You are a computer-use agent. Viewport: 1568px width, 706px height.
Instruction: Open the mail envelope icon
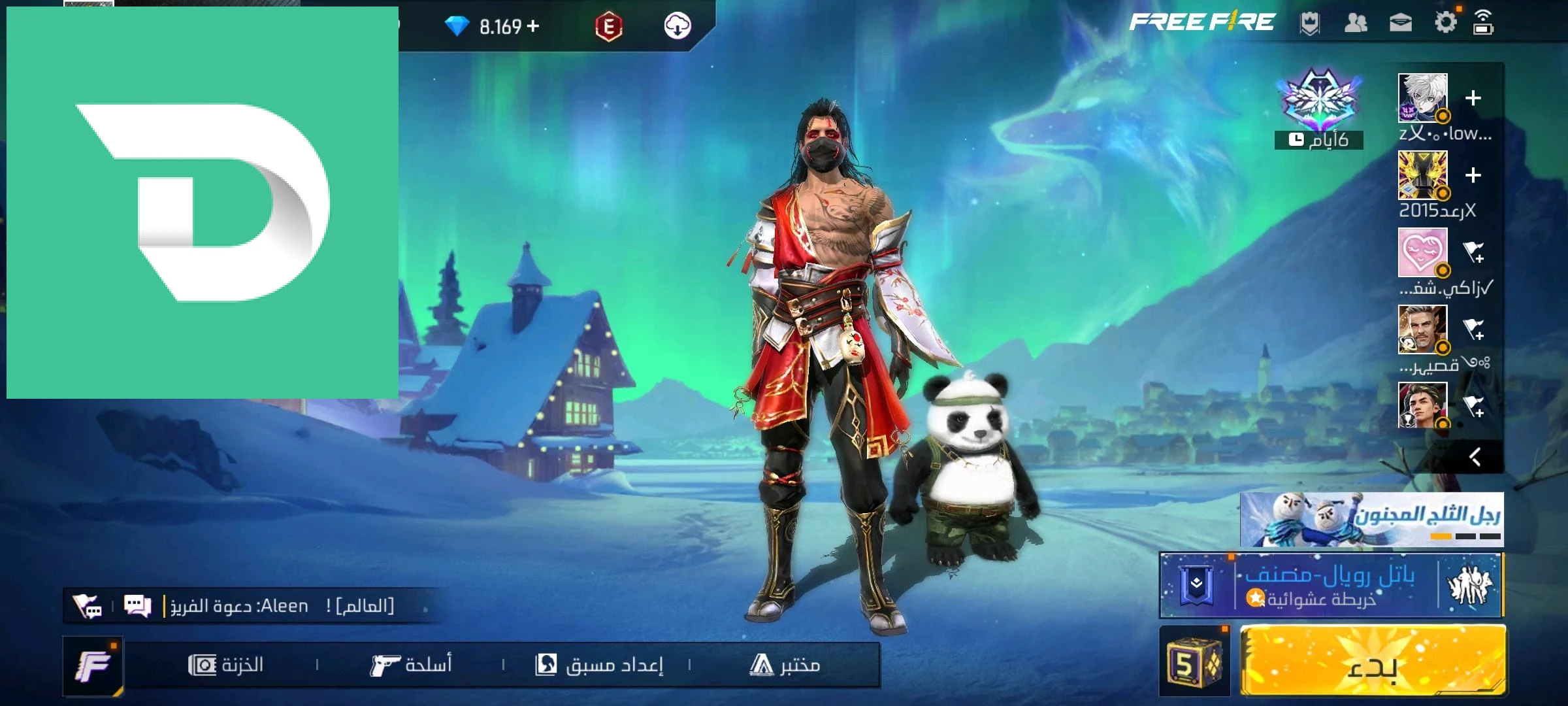[x=1400, y=24]
